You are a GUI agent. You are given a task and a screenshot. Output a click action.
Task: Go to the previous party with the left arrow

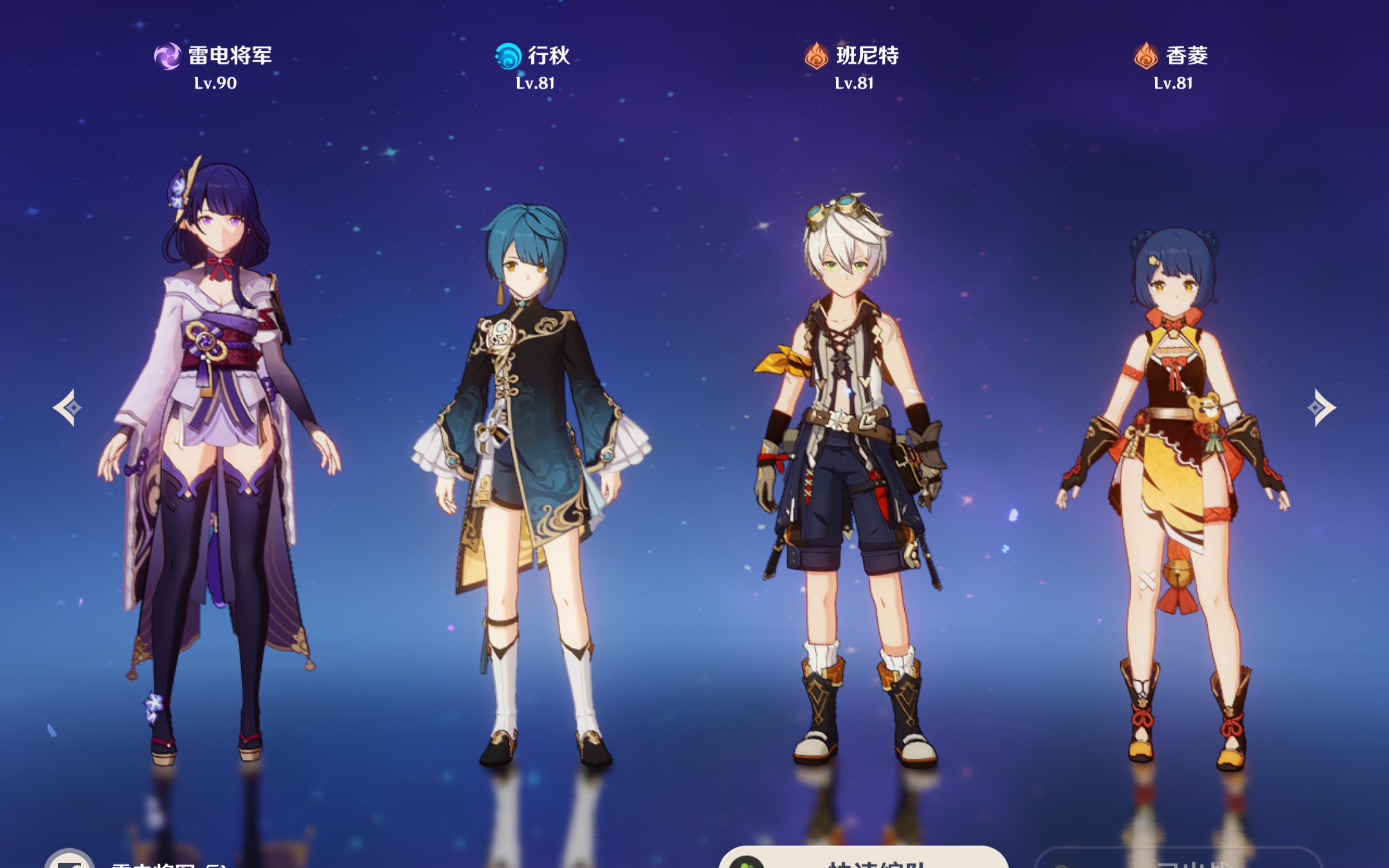pos(67,407)
